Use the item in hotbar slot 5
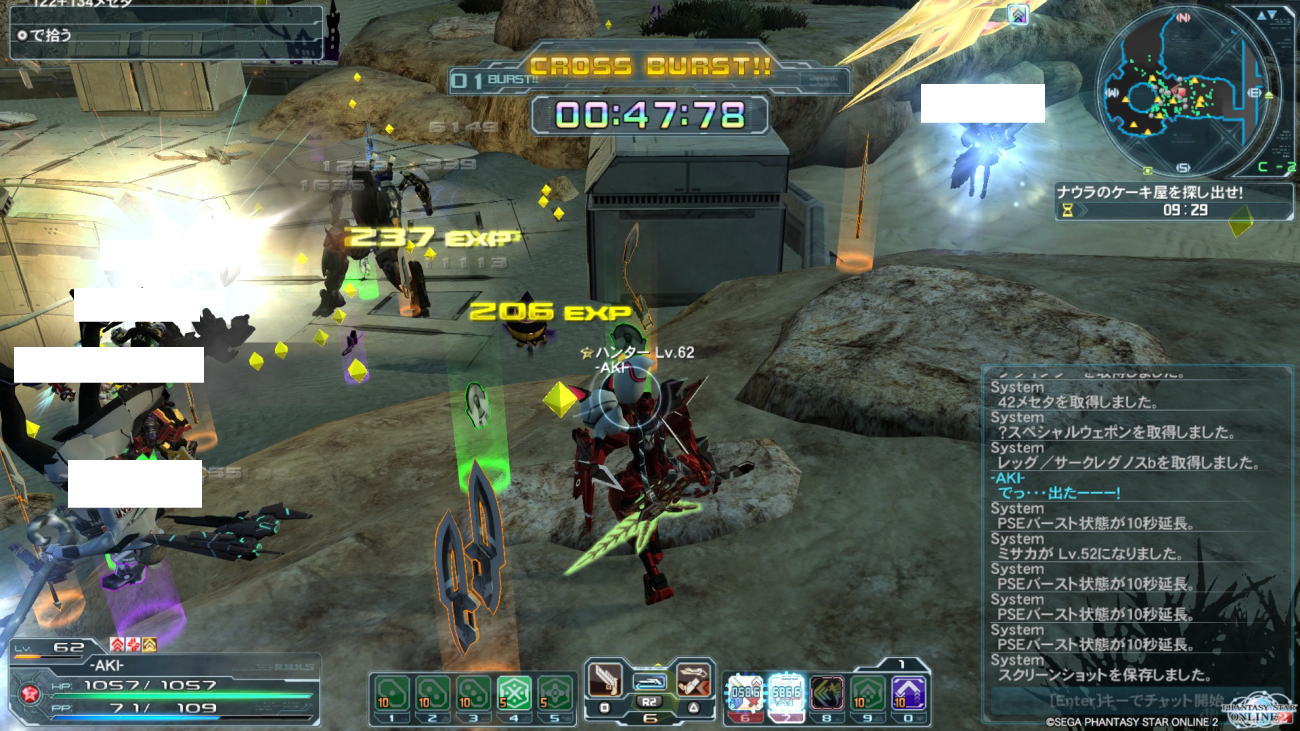 (555, 692)
